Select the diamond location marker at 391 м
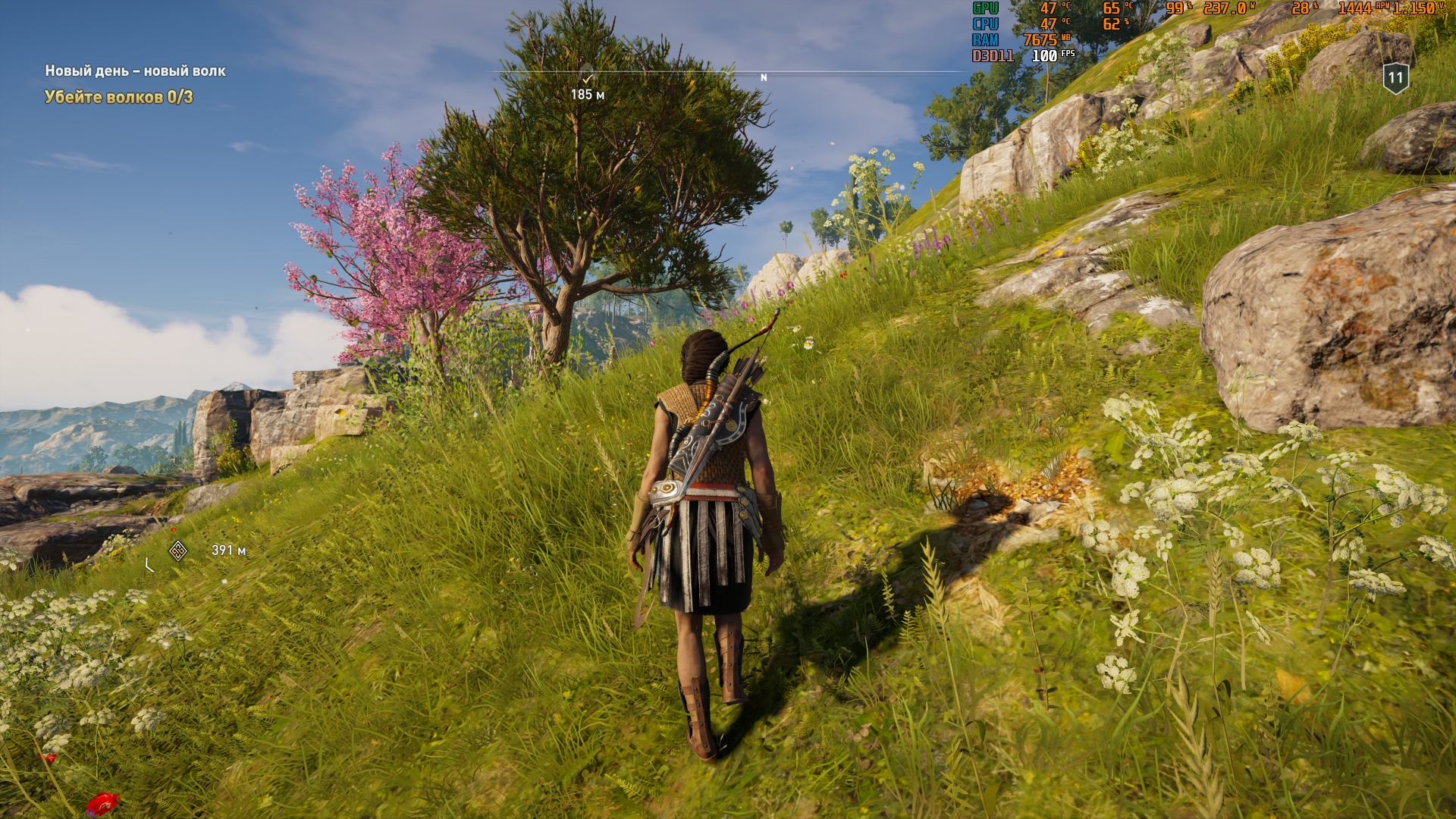The height and width of the screenshot is (819, 1456). point(178,551)
